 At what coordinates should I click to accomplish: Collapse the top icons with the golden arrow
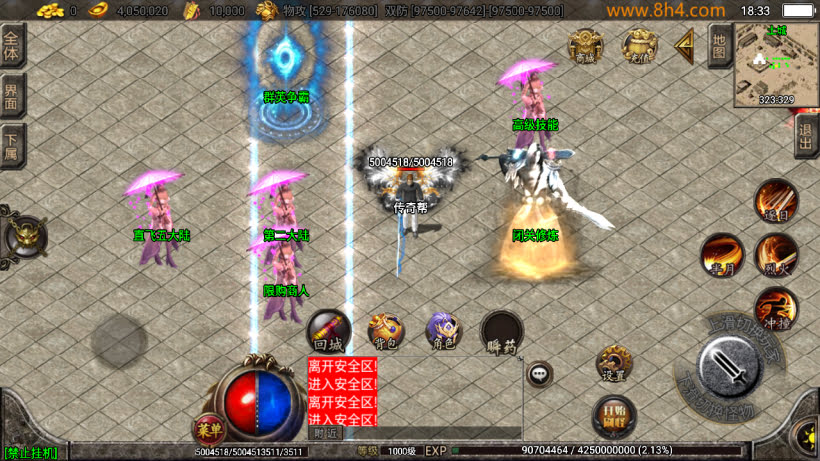(685, 45)
